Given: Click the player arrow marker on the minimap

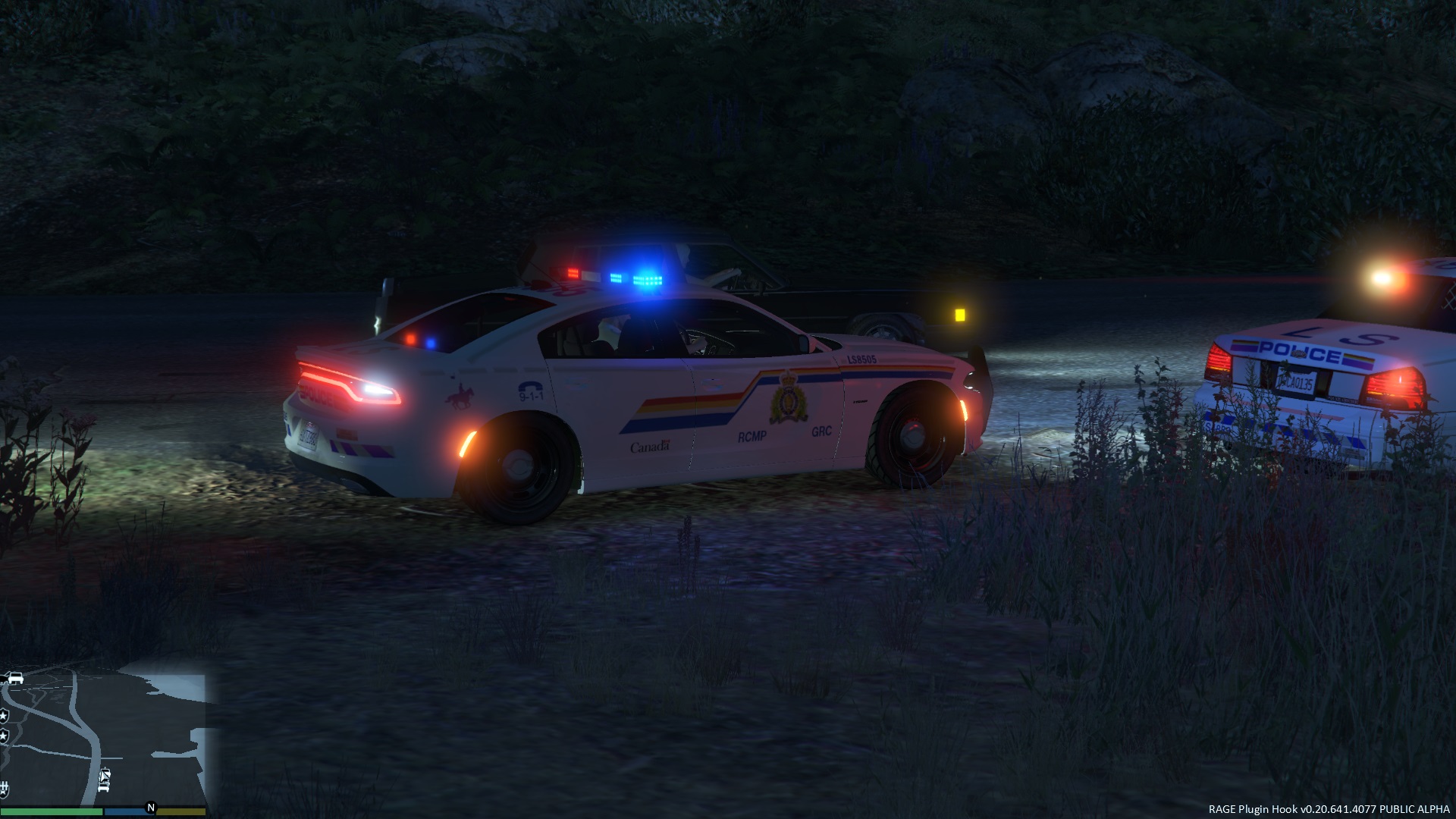Looking at the screenshot, I should [104, 776].
